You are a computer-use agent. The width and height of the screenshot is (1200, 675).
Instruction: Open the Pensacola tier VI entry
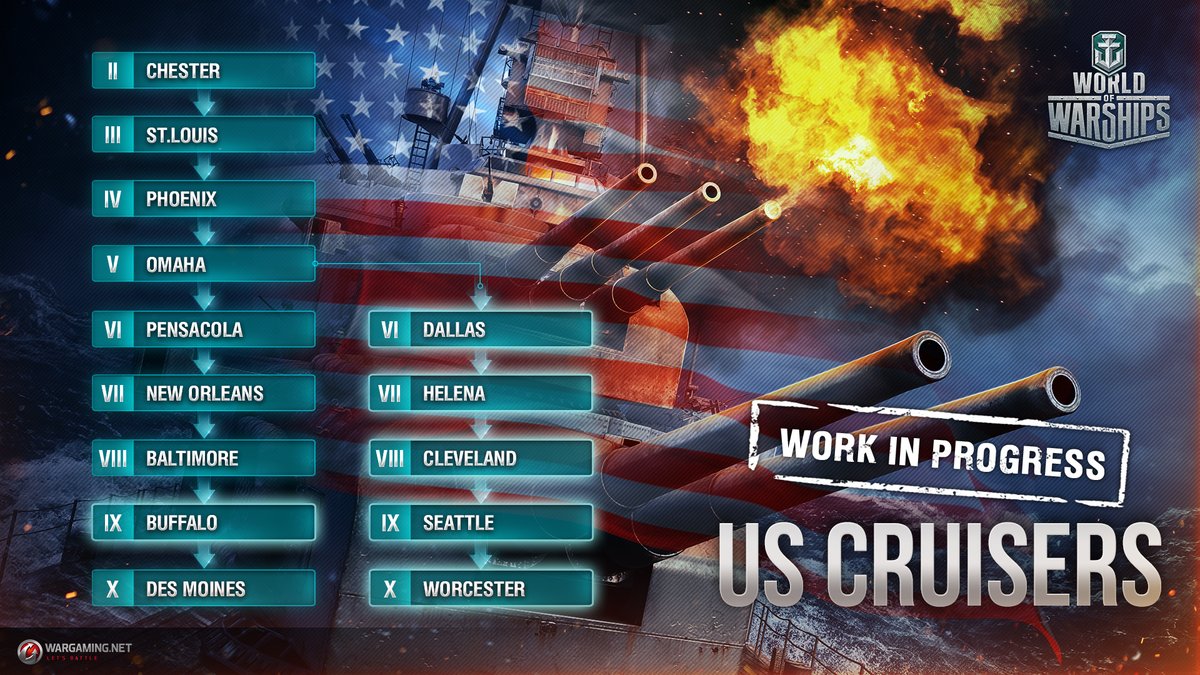pos(204,329)
